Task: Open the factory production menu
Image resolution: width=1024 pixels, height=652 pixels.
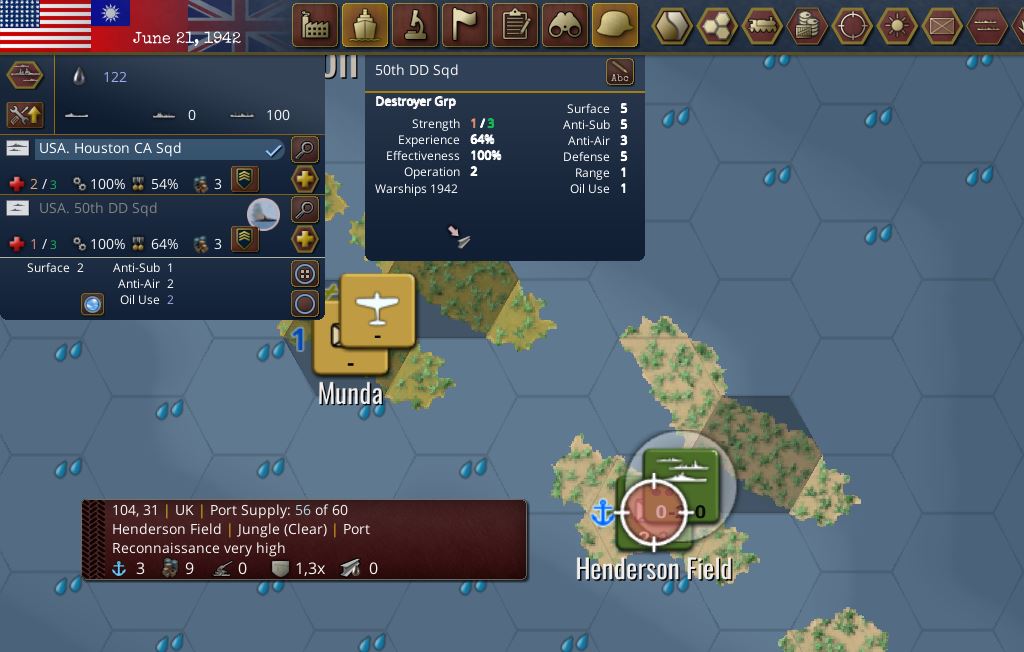Action: (315, 25)
